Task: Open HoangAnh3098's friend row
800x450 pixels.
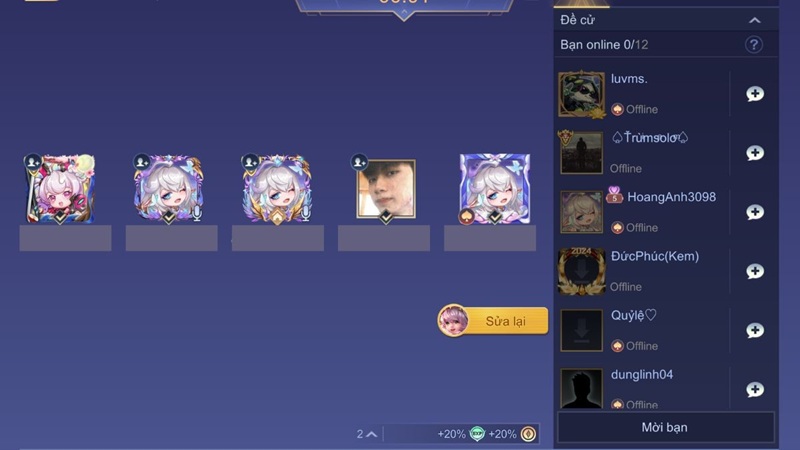Action: tap(660, 212)
